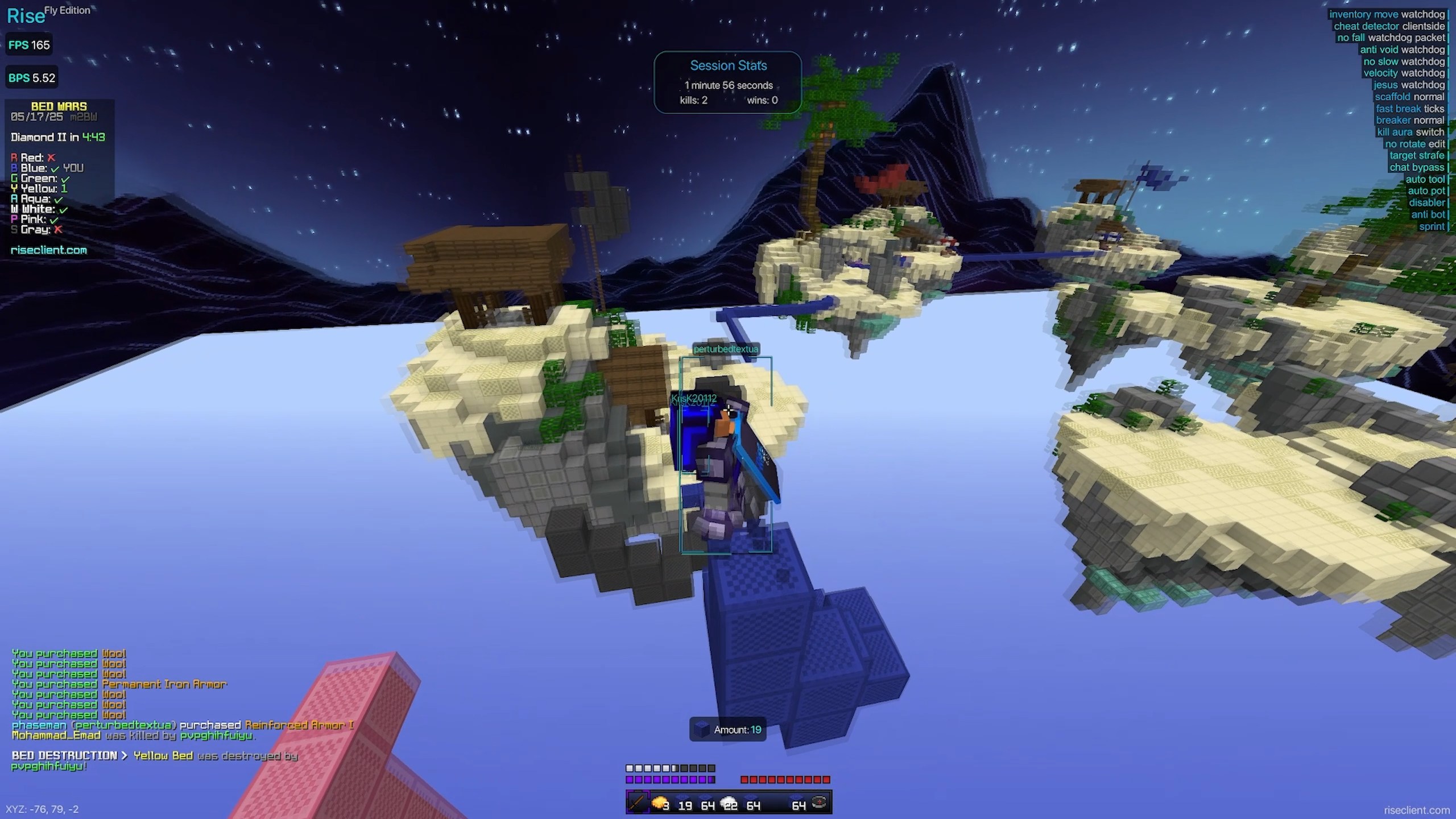
Task: Select the compass in the hotbar
Action: pyautogui.click(x=820, y=803)
